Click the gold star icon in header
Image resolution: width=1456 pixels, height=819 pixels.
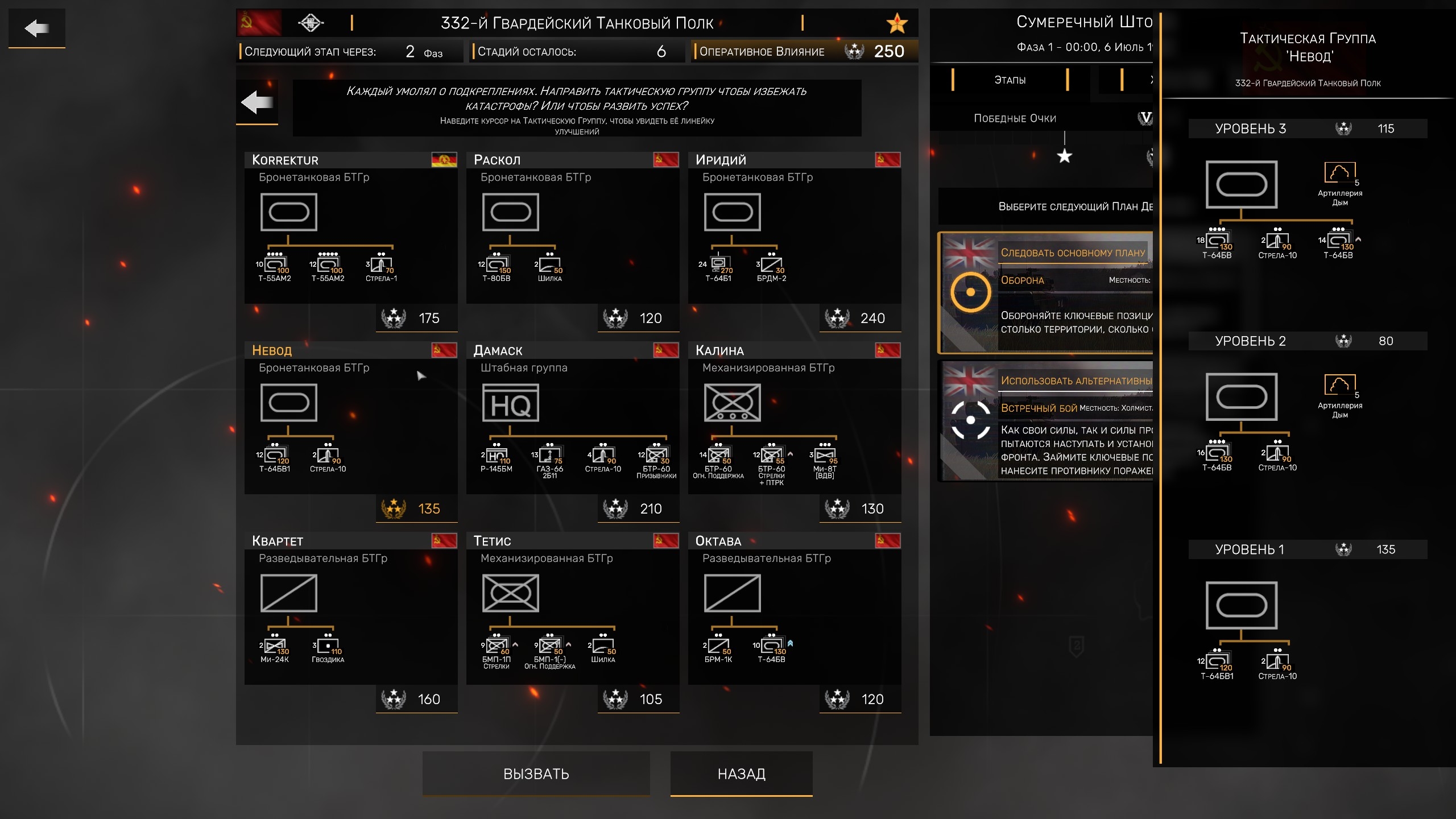(x=897, y=23)
